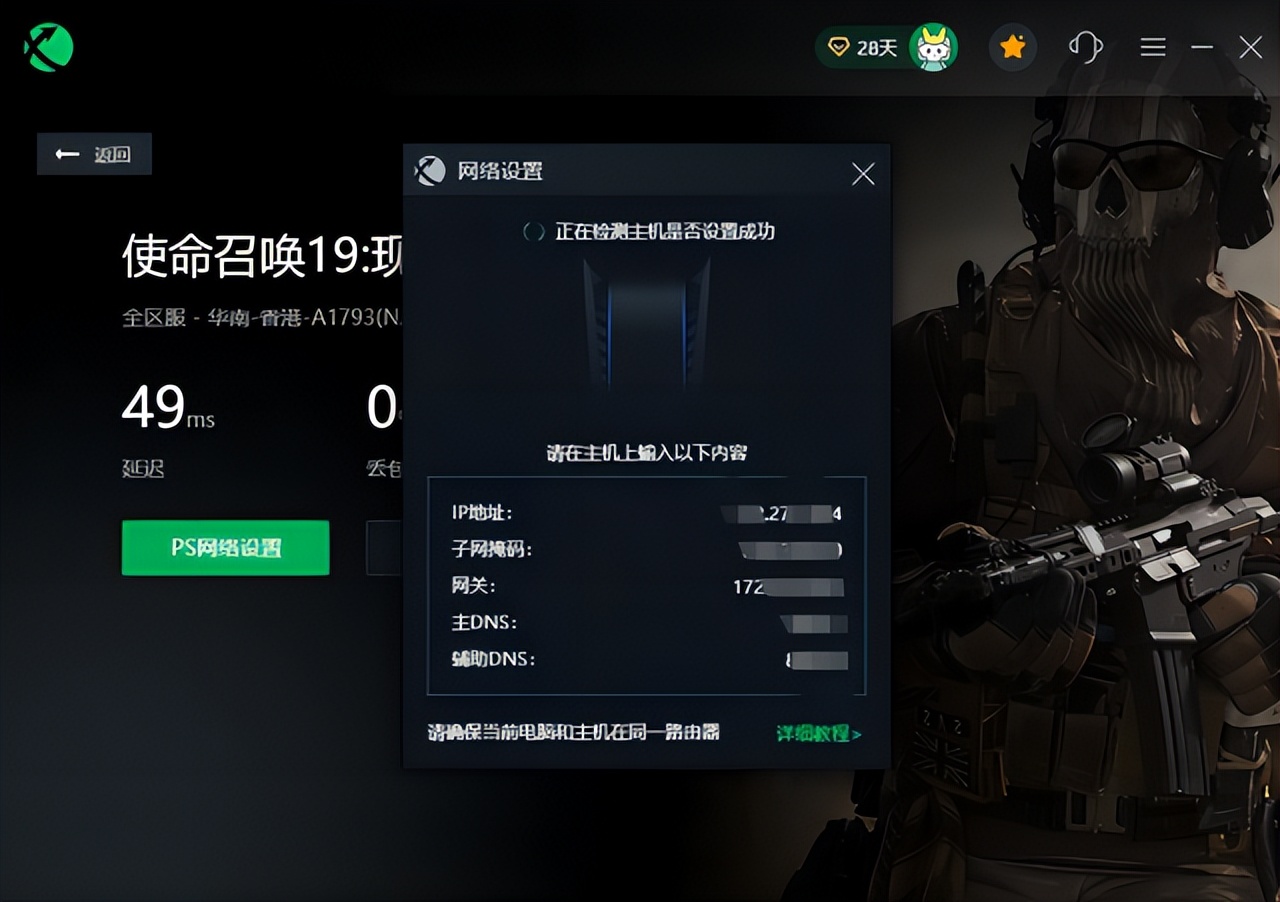
Task: Expand the 详细教程 tutorial with its chevron
Action: click(x=858, y=733)
